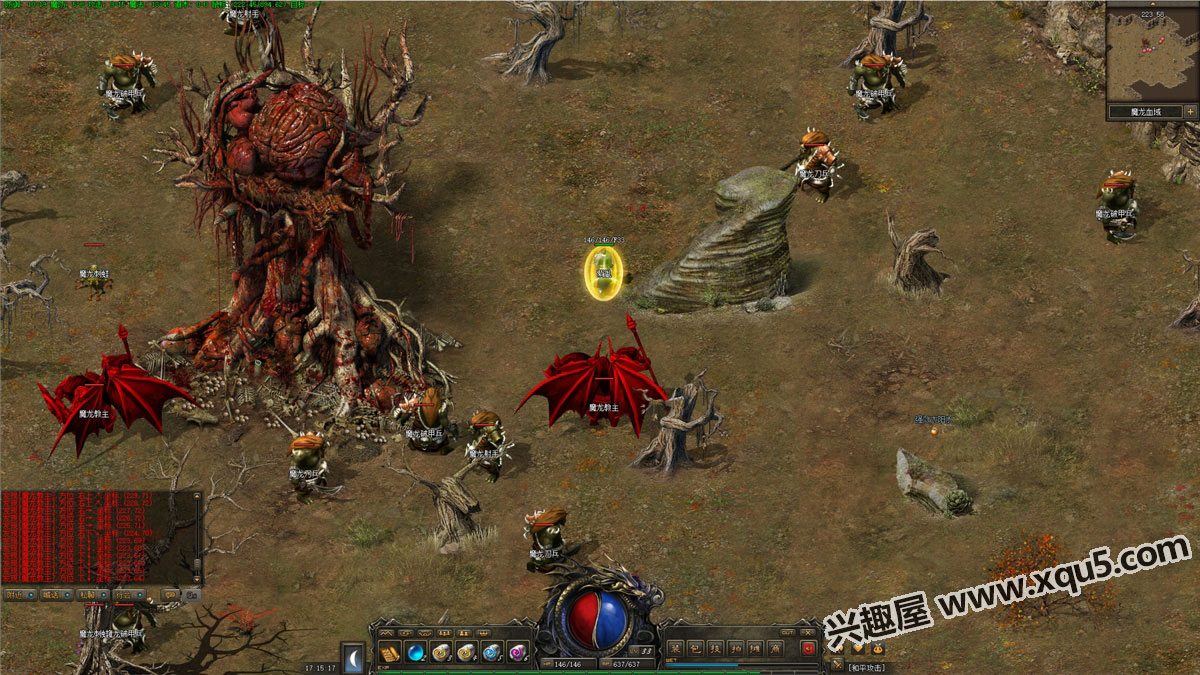
Task: Activate the purple swirl hotbar item
Action: coord(517,653)
